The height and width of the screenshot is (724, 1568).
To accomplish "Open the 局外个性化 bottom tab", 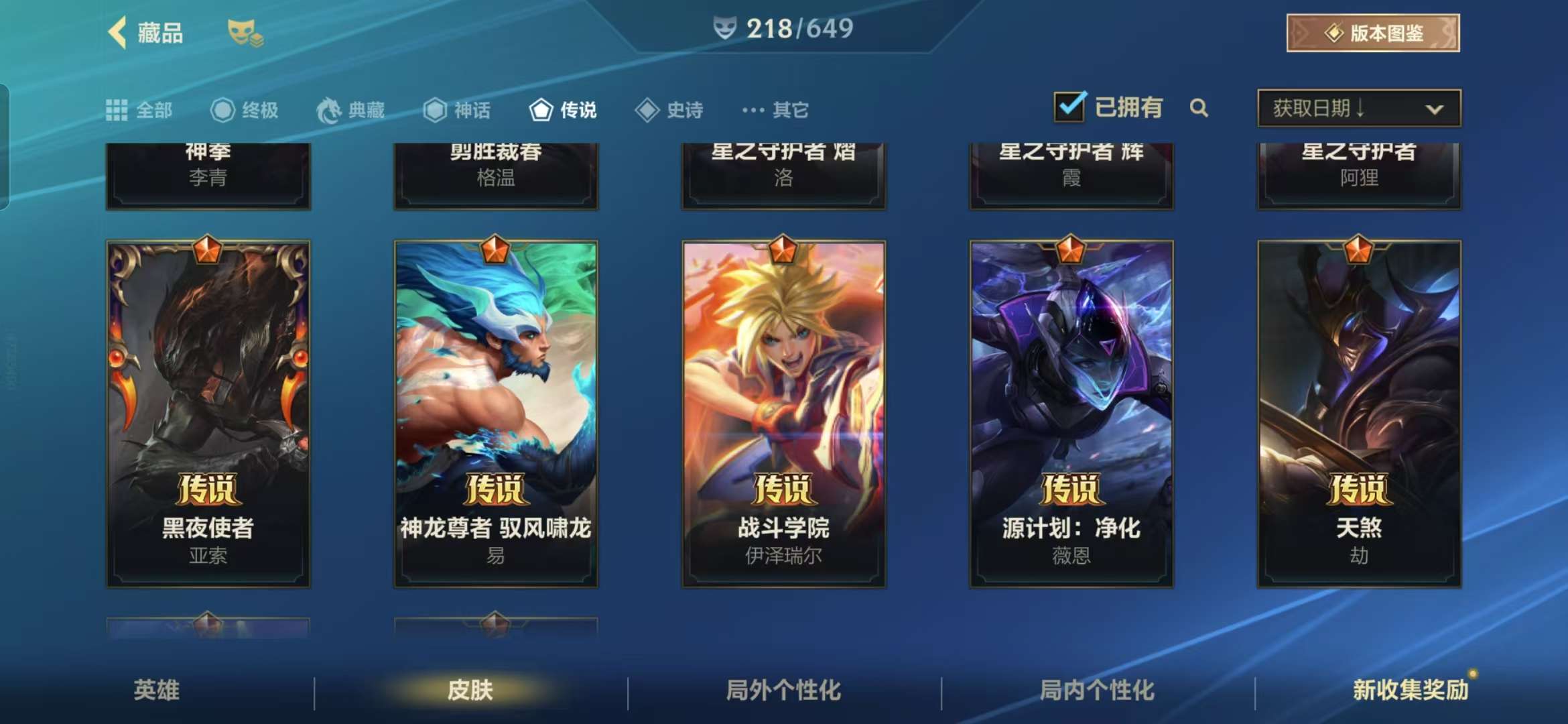I will [x=783, y=690].
